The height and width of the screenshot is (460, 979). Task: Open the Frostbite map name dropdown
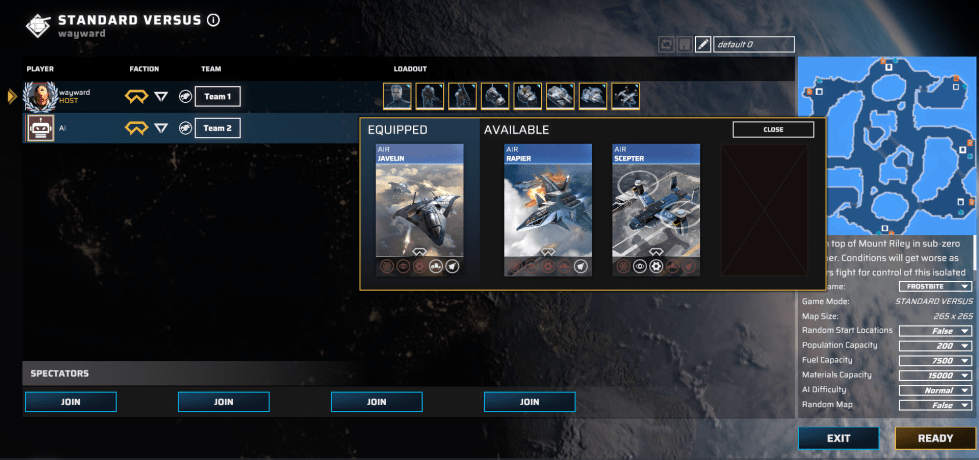click(935, 286)
